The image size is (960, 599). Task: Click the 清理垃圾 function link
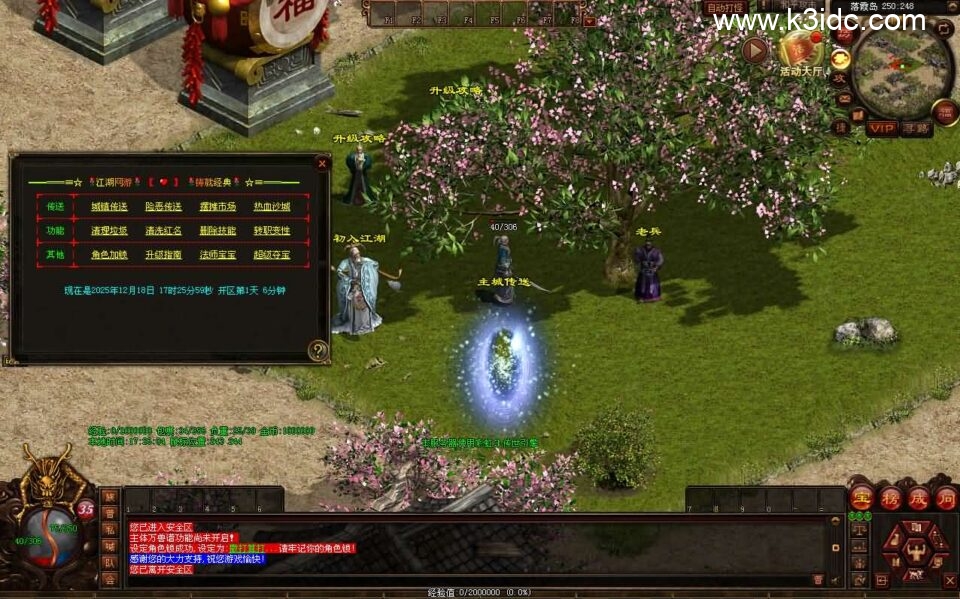pos(109,231)
